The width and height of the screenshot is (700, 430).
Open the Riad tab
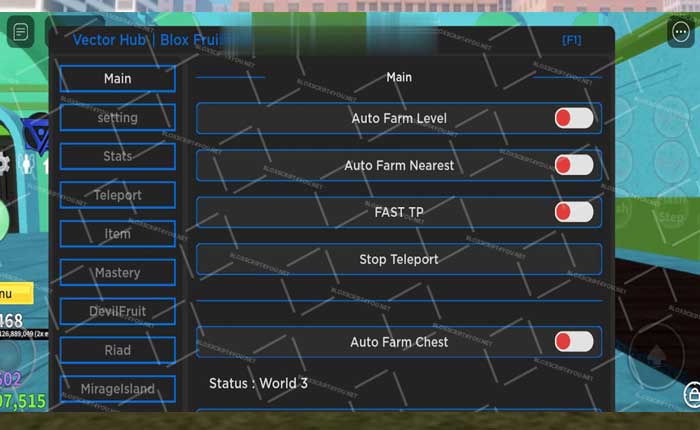pyautogui.click(x=117, y=351)
